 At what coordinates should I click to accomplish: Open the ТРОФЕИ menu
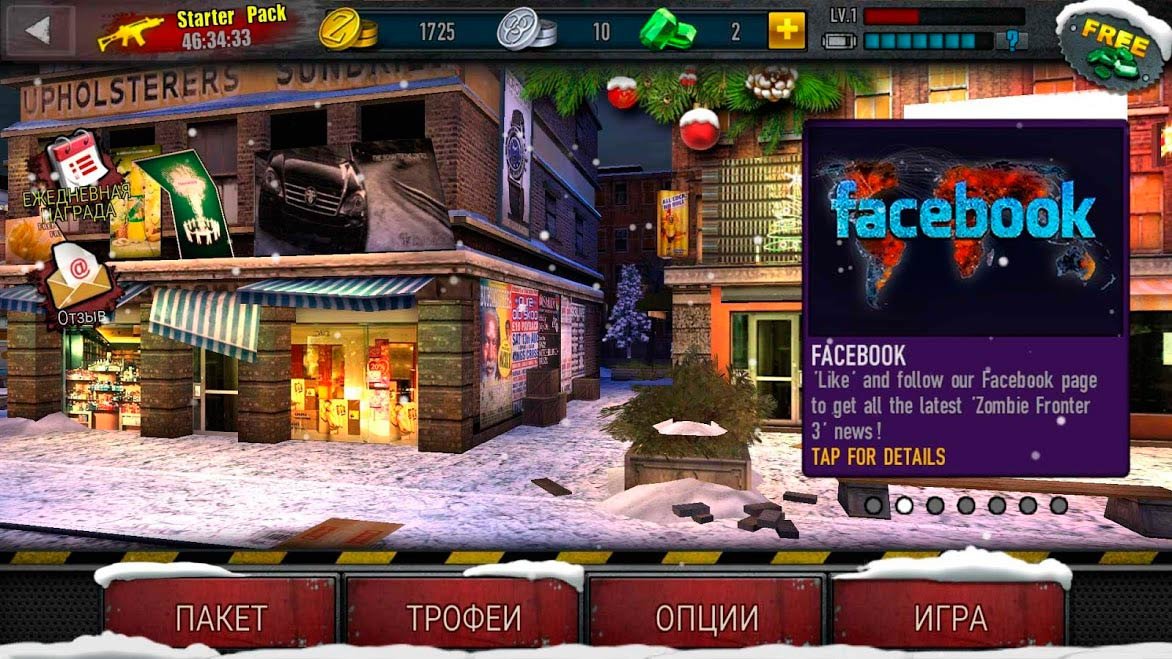coord(463,614)
